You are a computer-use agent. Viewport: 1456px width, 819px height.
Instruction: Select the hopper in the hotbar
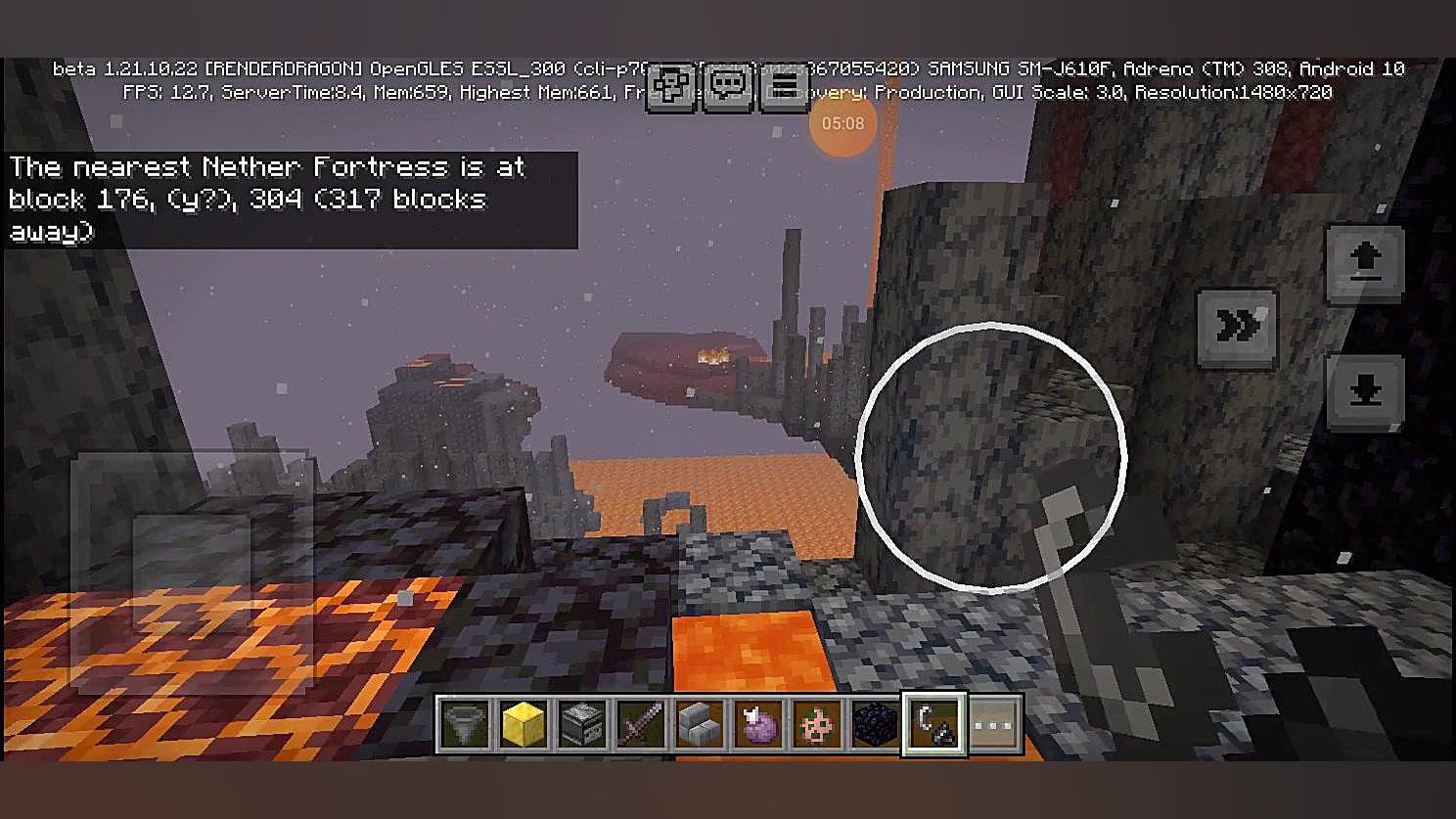pos(465,726)
